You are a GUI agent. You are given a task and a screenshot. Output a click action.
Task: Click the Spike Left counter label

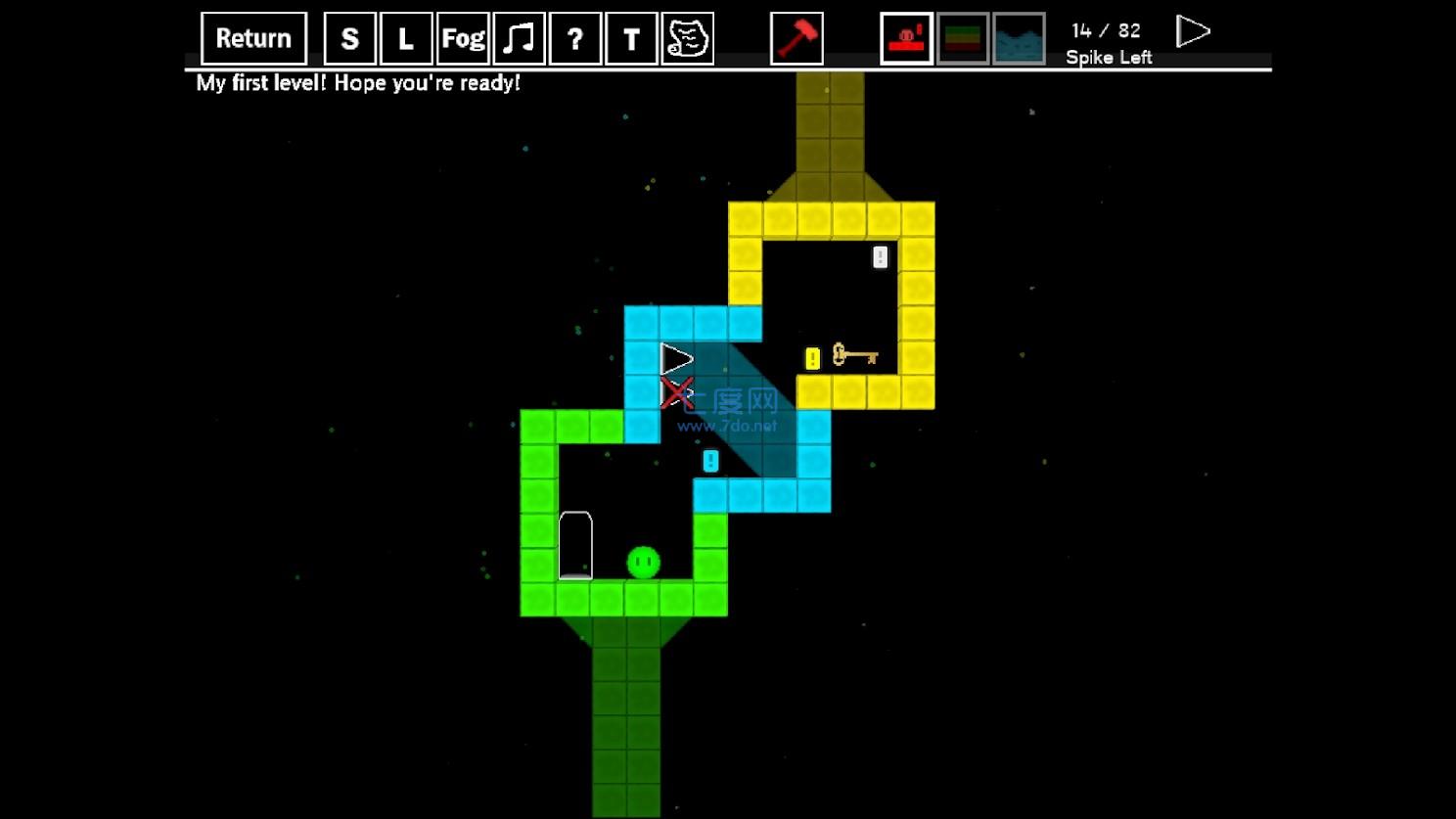pyautogui.click(x=1110, y=57)
